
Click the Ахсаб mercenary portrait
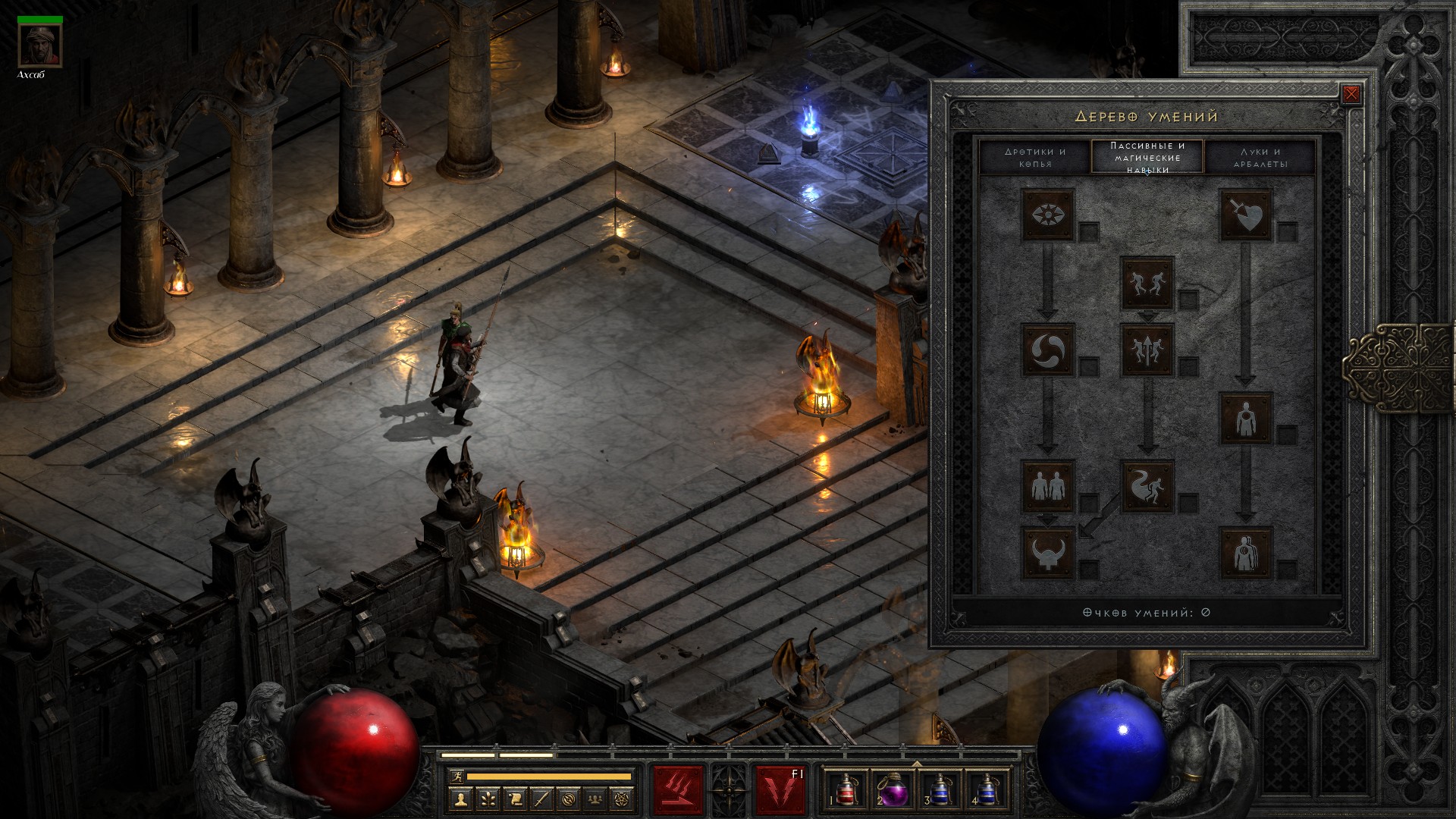[x=40, y=45]
